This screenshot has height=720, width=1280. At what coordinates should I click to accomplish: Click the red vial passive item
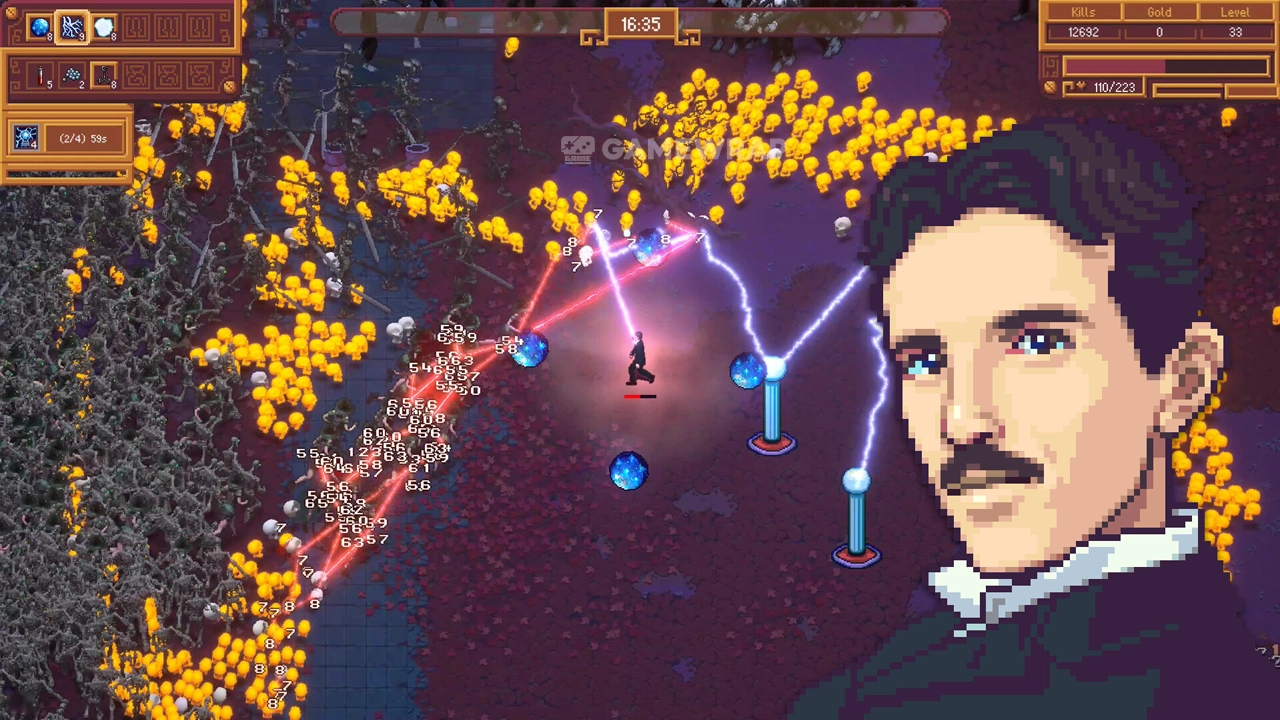click(x=40, y=75)
